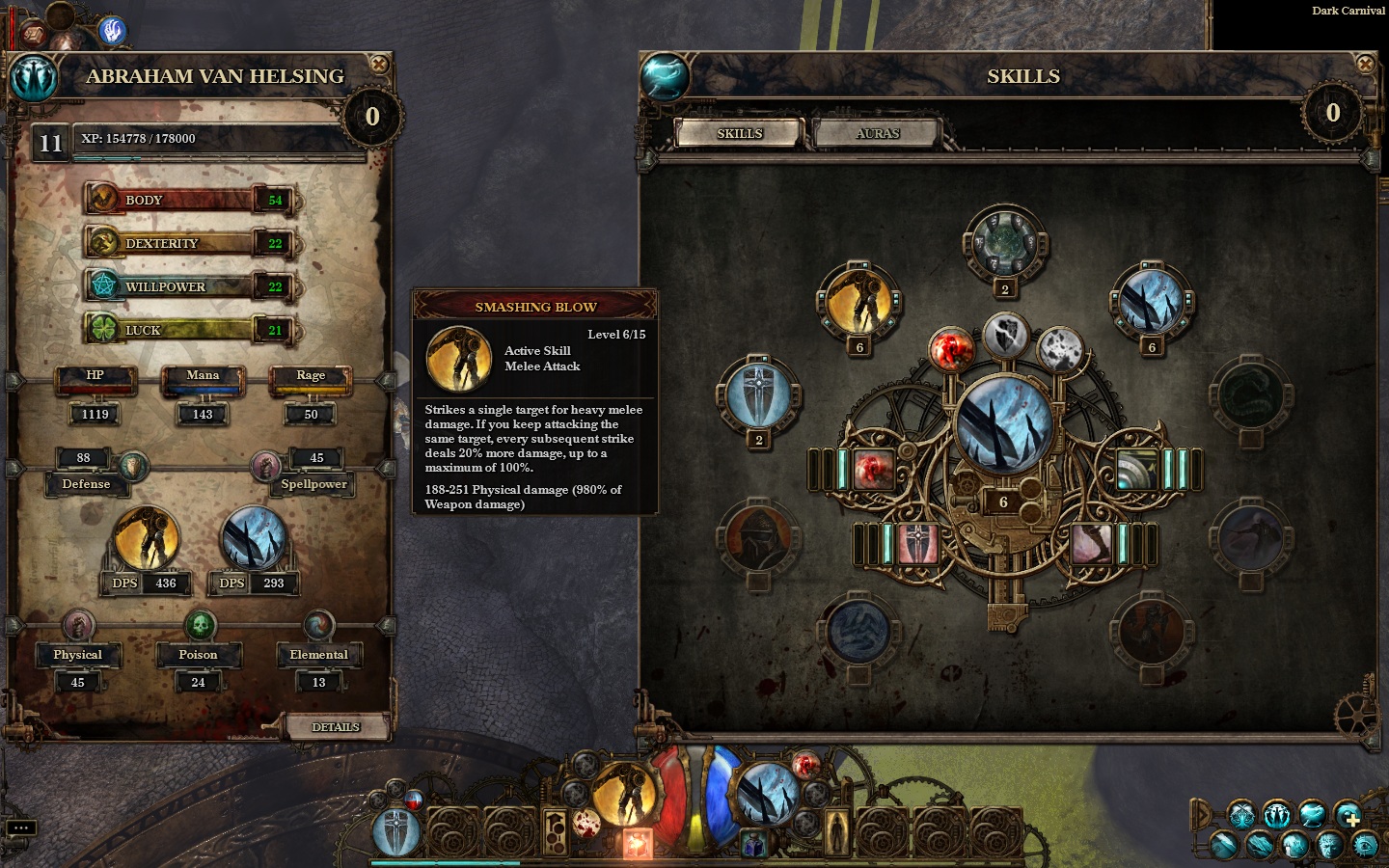Select the level 2 shield cross skill

tap(759, 395)
